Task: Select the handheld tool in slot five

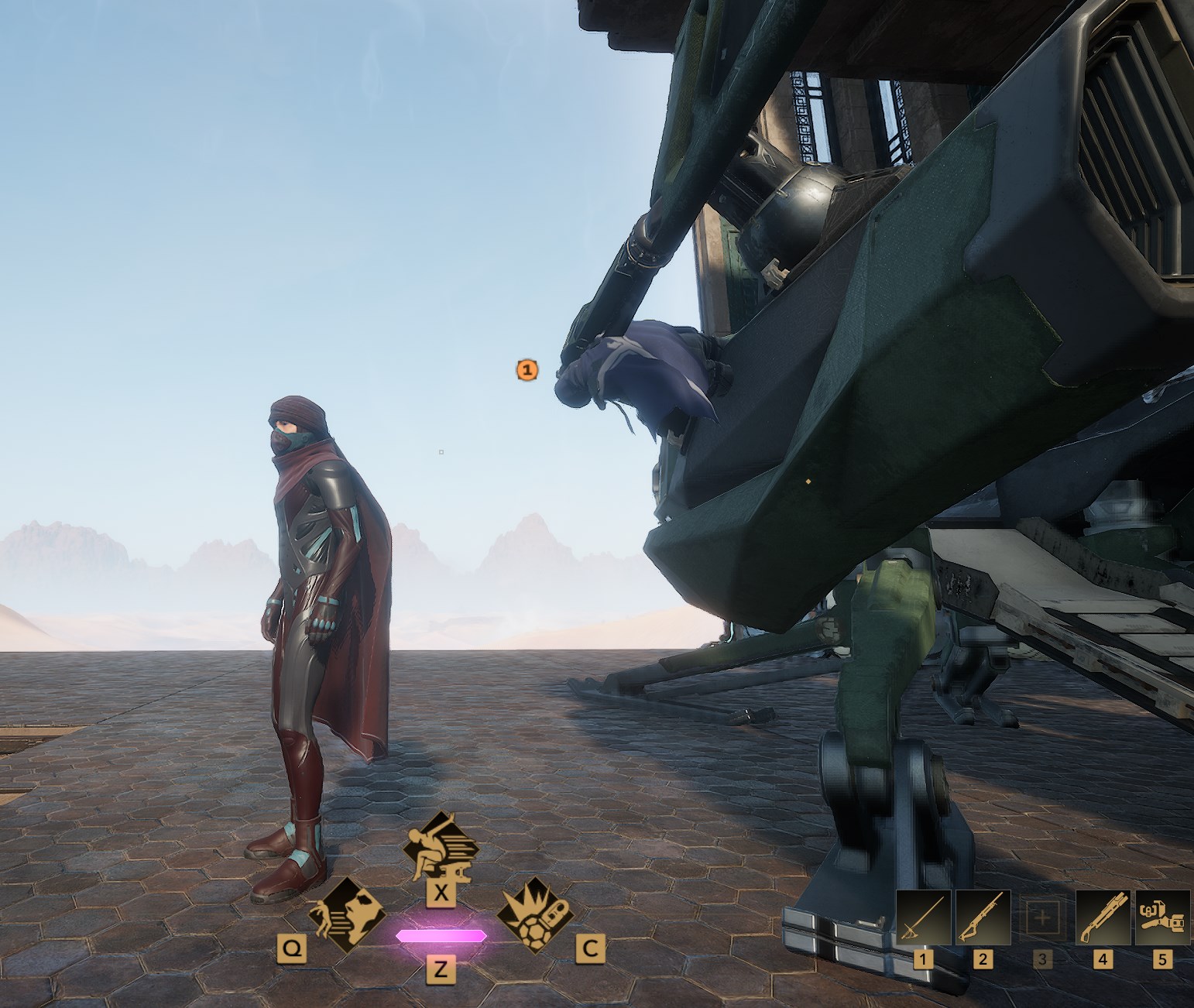Action: (1161, 917)
